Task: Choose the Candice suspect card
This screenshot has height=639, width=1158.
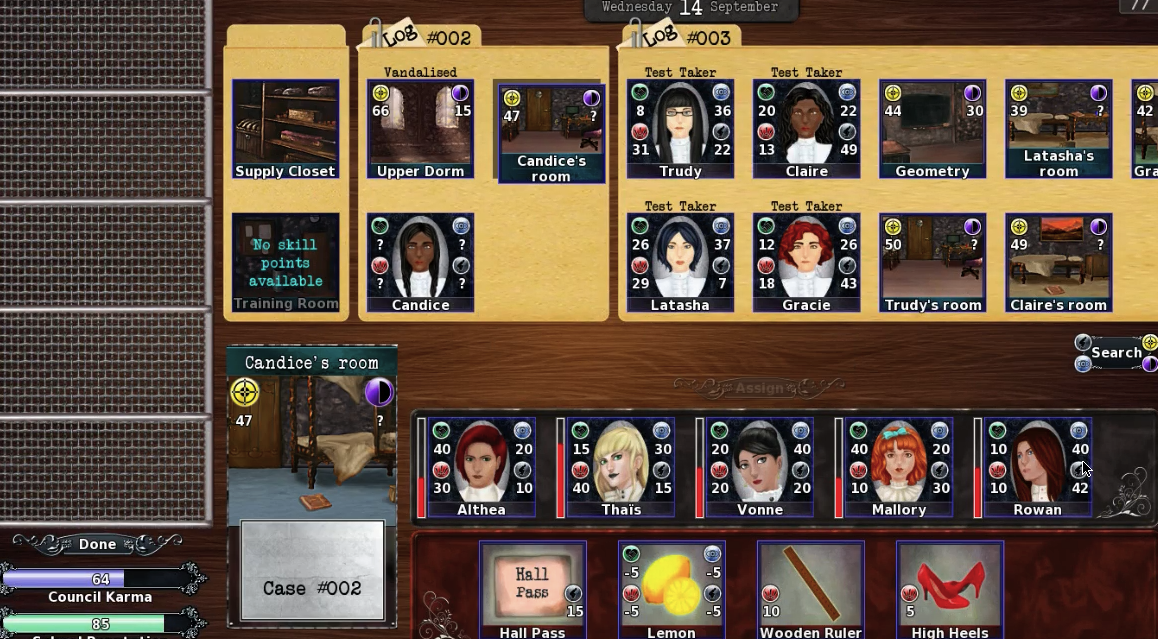Action: coord(420,262)
